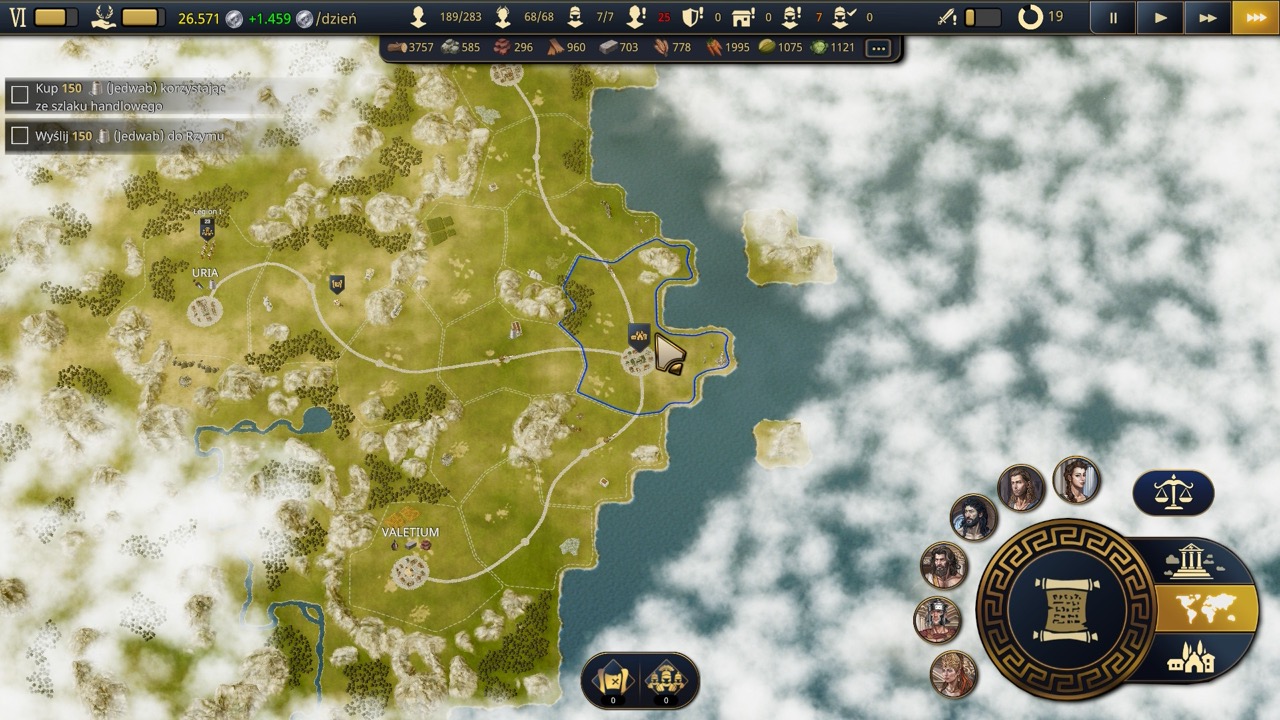Viewport: 1280px width, 720px height.
Task: Expand the resource bar with the ellipsis button
Action: [878, 47]
